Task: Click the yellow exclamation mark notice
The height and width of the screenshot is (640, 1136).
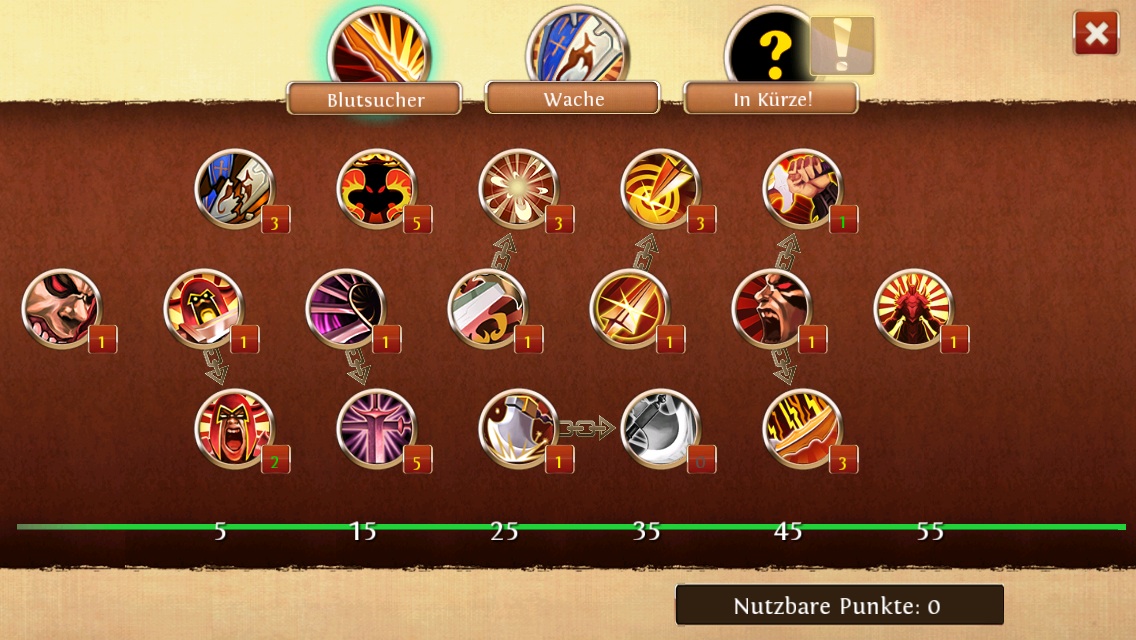Action: tap(842, 45)
